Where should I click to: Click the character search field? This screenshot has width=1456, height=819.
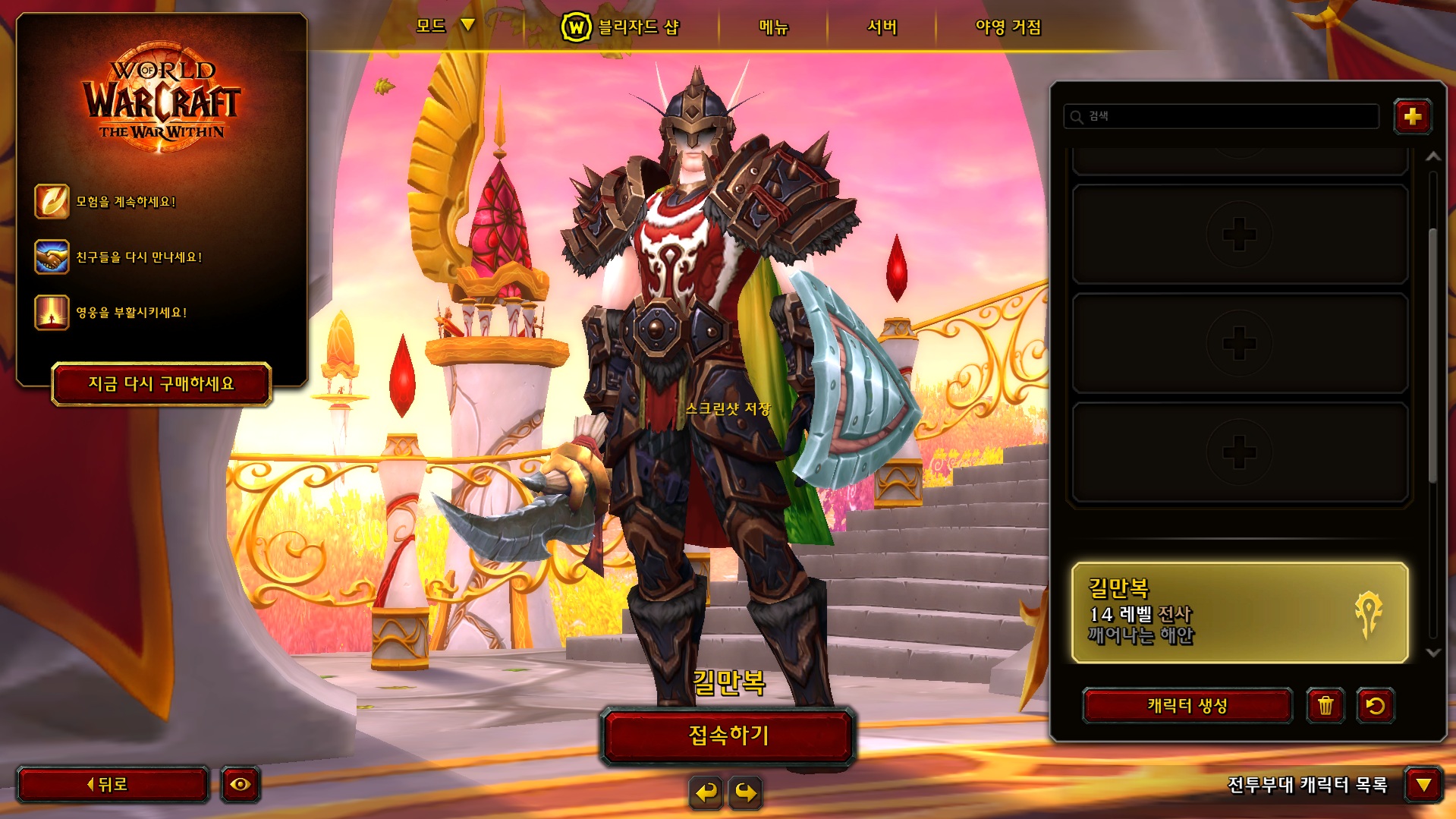tap(1222, 116)
